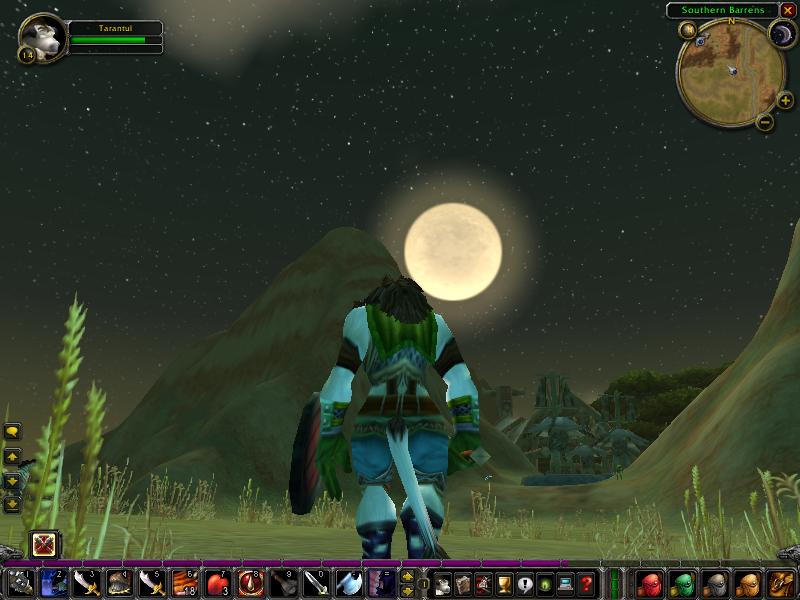Open the social speech bubble button
The width and height of the screenshot is (800, 600).
pos(525,584)
